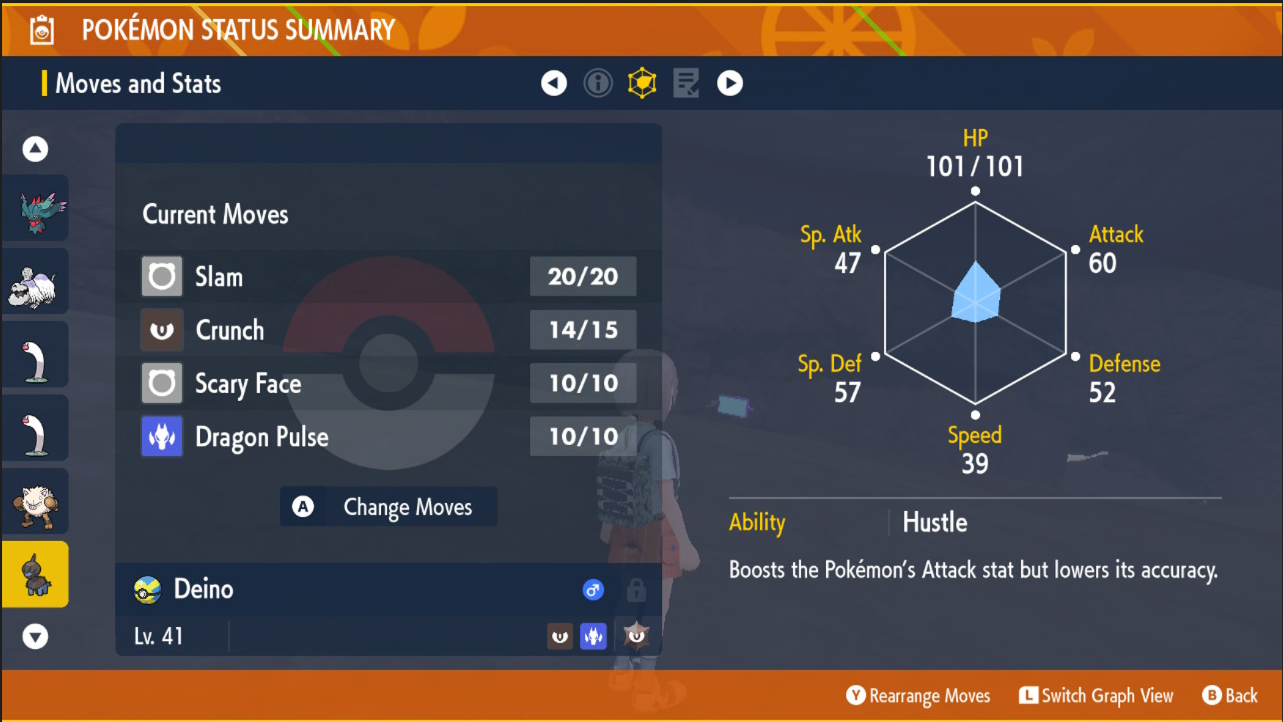Select Primeape in the party list
Screen dimensions: 1283x722
point(35,501)
